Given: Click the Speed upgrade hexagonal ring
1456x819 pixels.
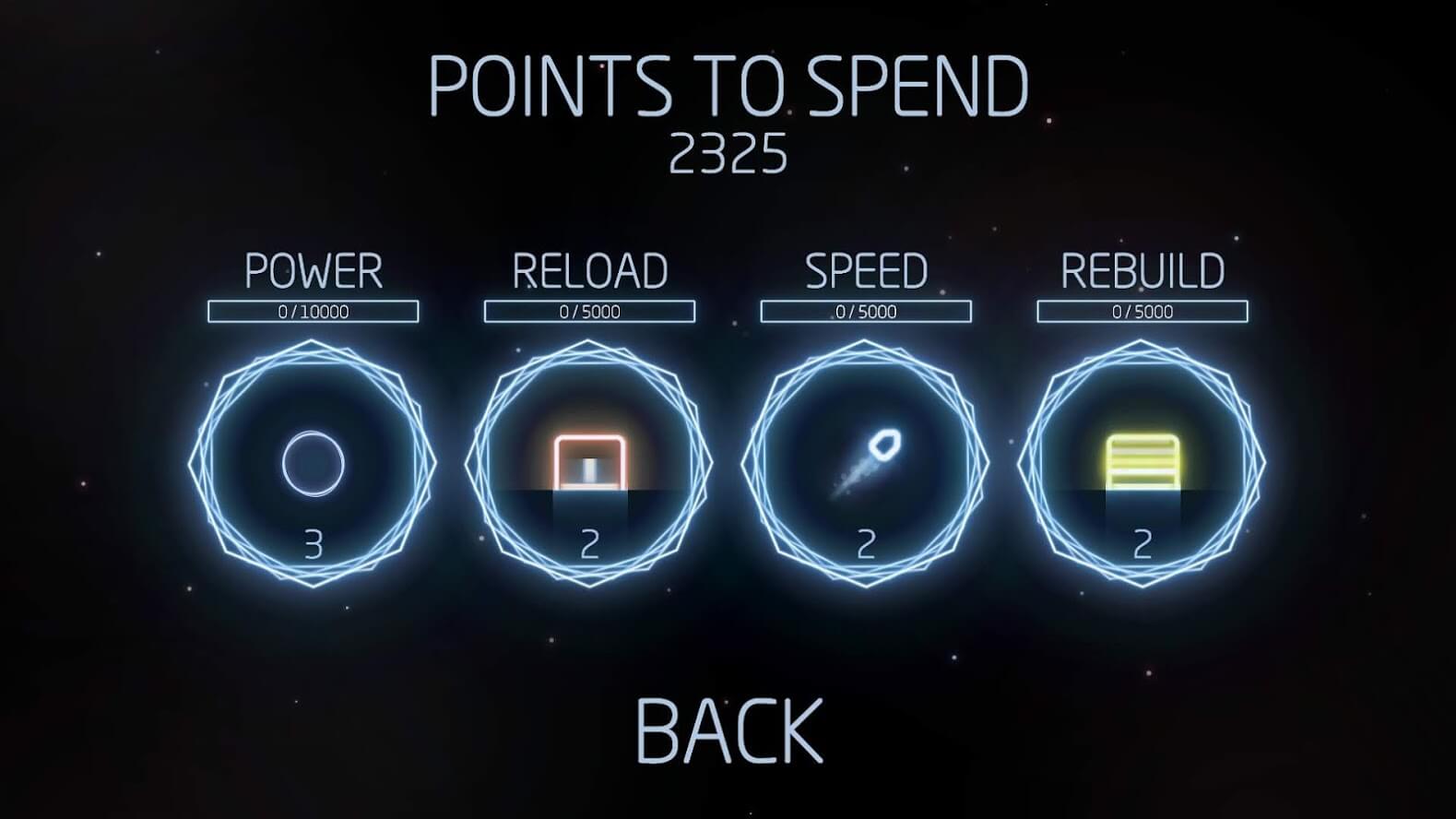Looking at the screenshot, I should tap(867, 461).
